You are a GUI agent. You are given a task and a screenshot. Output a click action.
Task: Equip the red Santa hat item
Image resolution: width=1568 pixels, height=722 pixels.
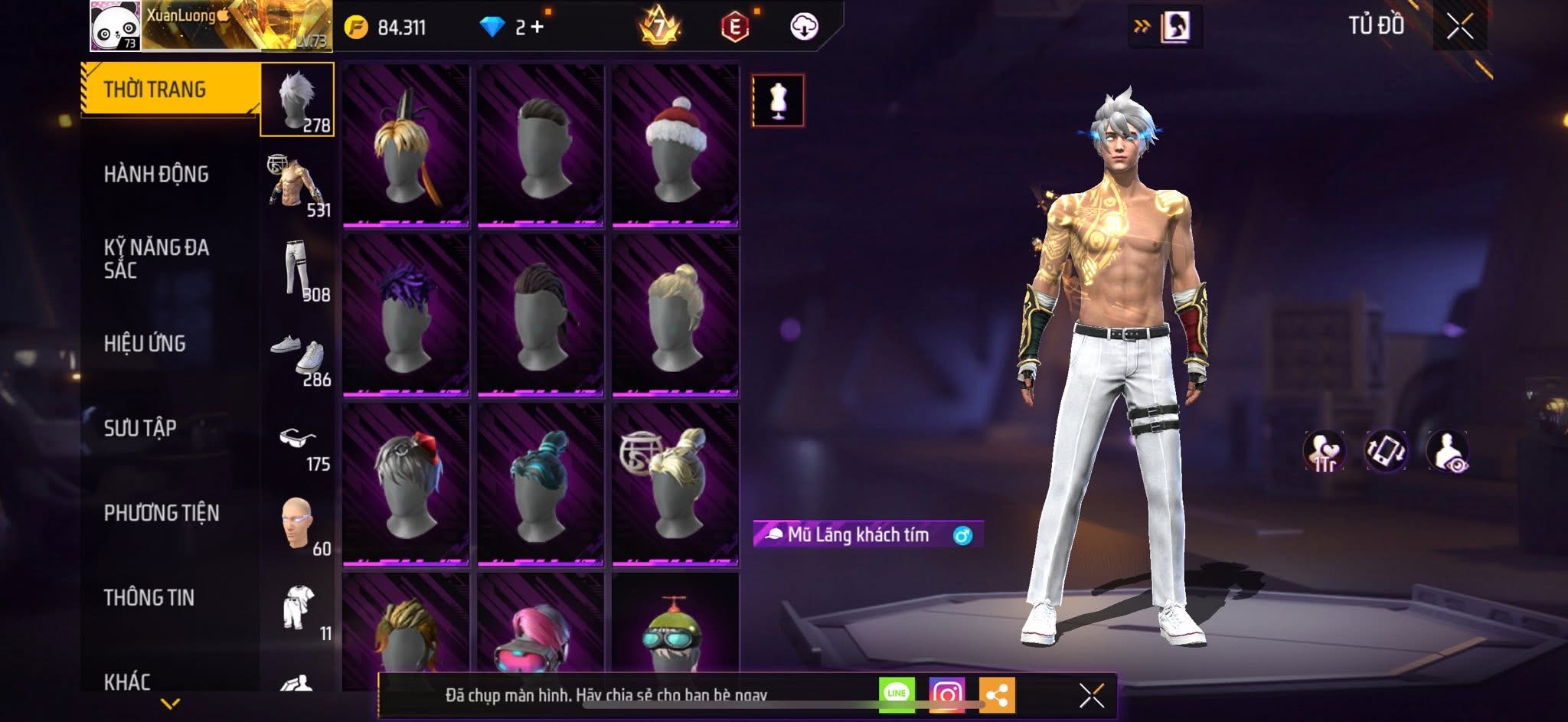tap(675, 146)
